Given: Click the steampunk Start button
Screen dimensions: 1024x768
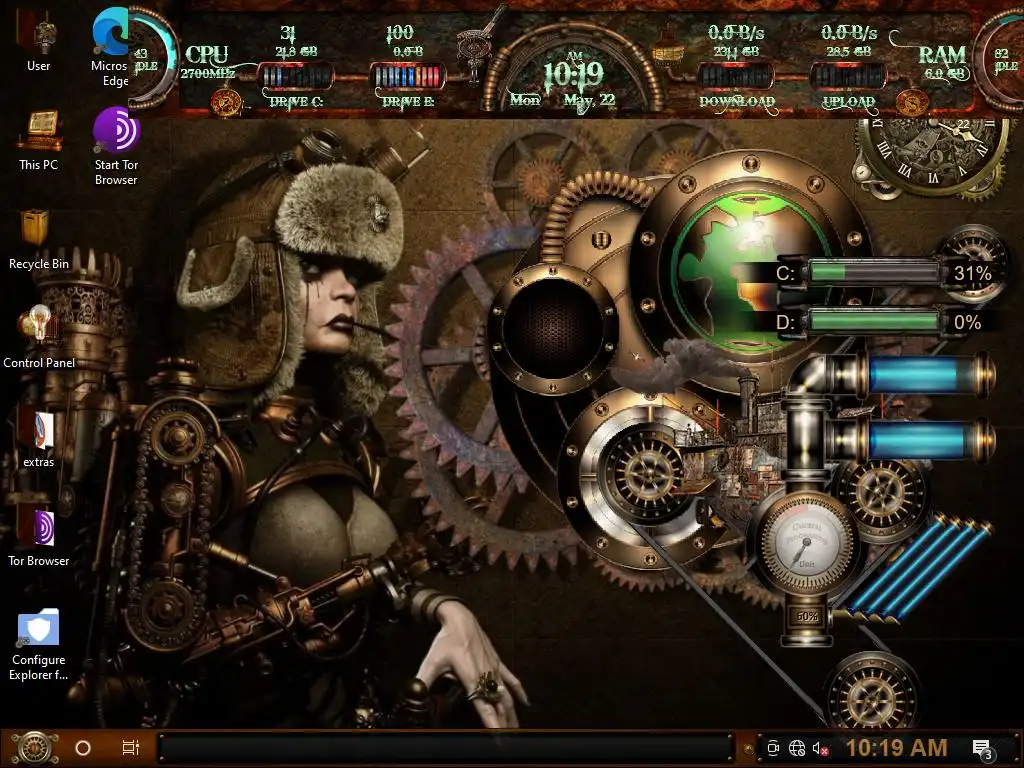Looking at the screenshot, I should point(34,747).
